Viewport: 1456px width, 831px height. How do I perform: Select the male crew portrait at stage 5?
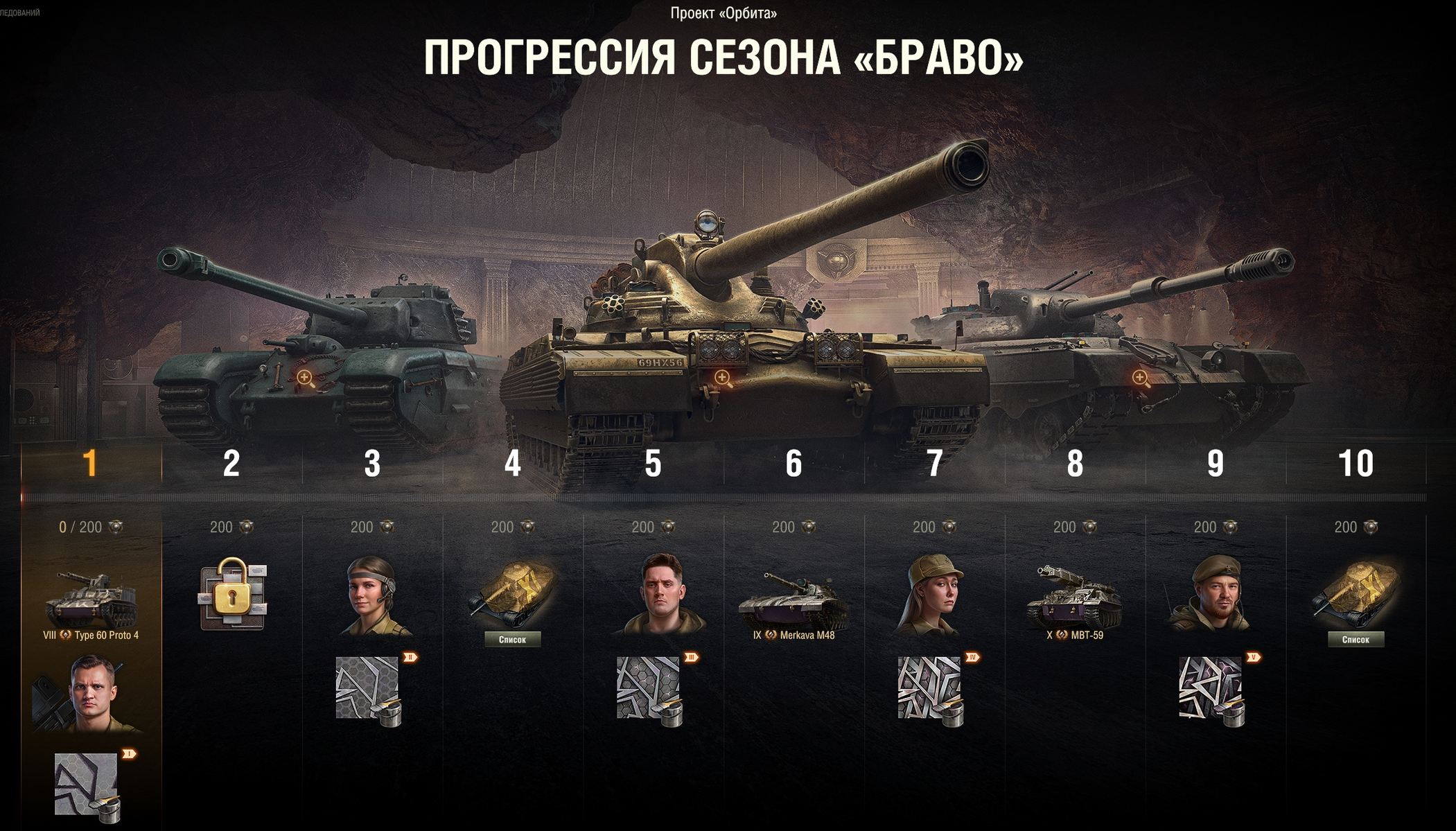(661, 595)
